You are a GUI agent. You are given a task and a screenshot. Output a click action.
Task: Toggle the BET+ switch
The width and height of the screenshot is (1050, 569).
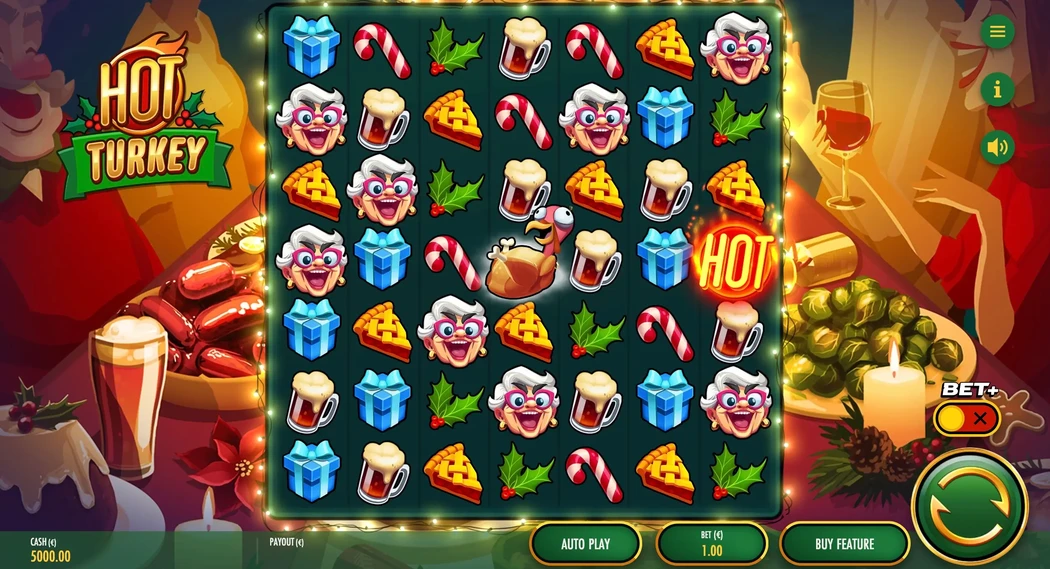click(x=967, y=418)
